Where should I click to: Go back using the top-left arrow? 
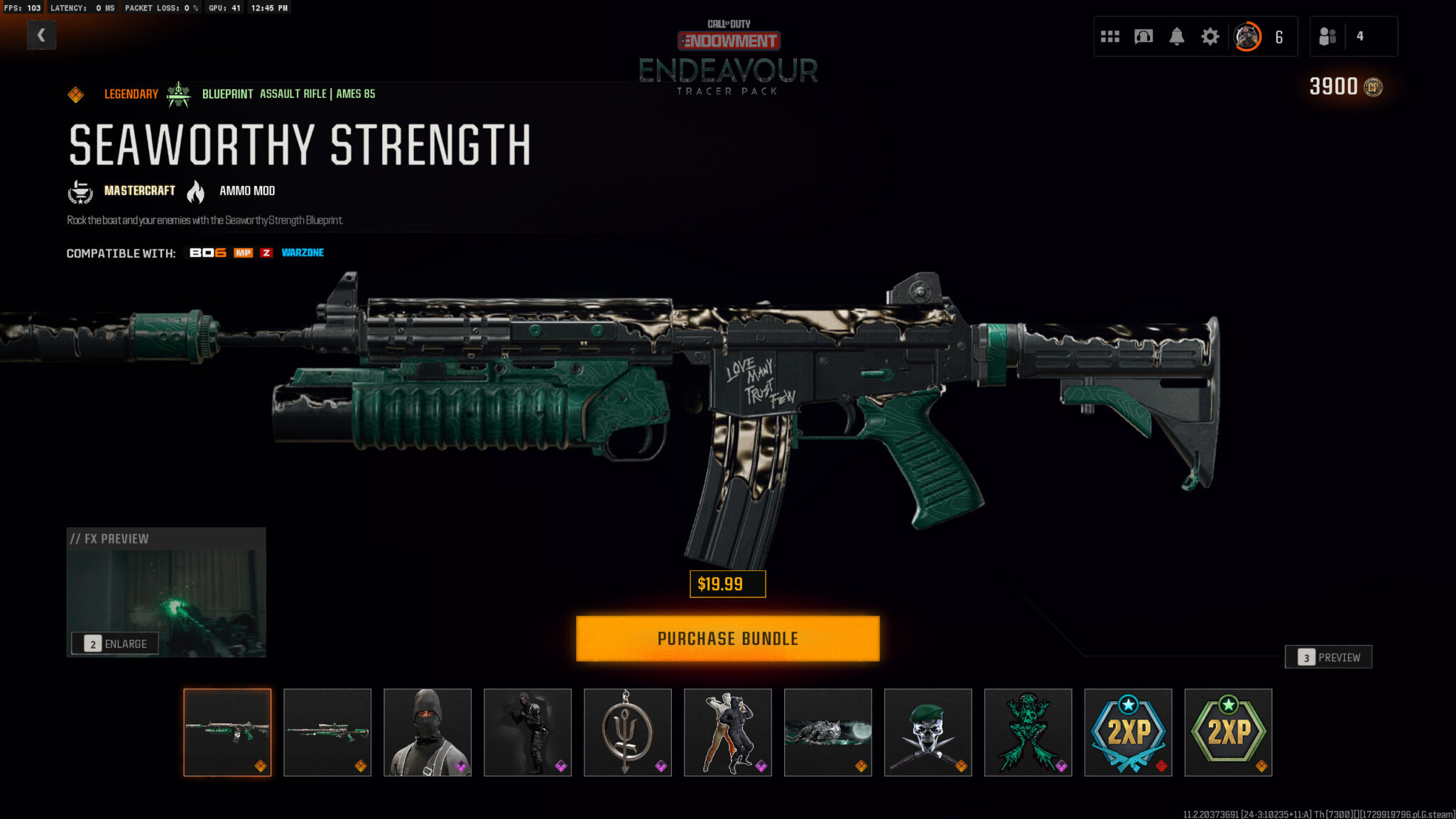(41, 35)
